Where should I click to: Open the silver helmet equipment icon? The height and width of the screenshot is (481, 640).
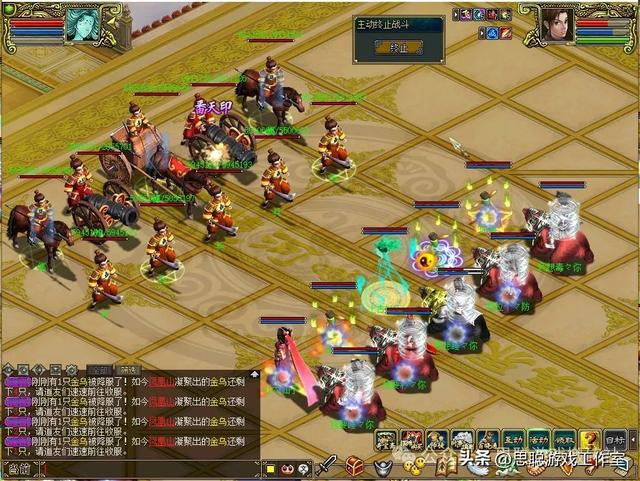coord(383,465)
